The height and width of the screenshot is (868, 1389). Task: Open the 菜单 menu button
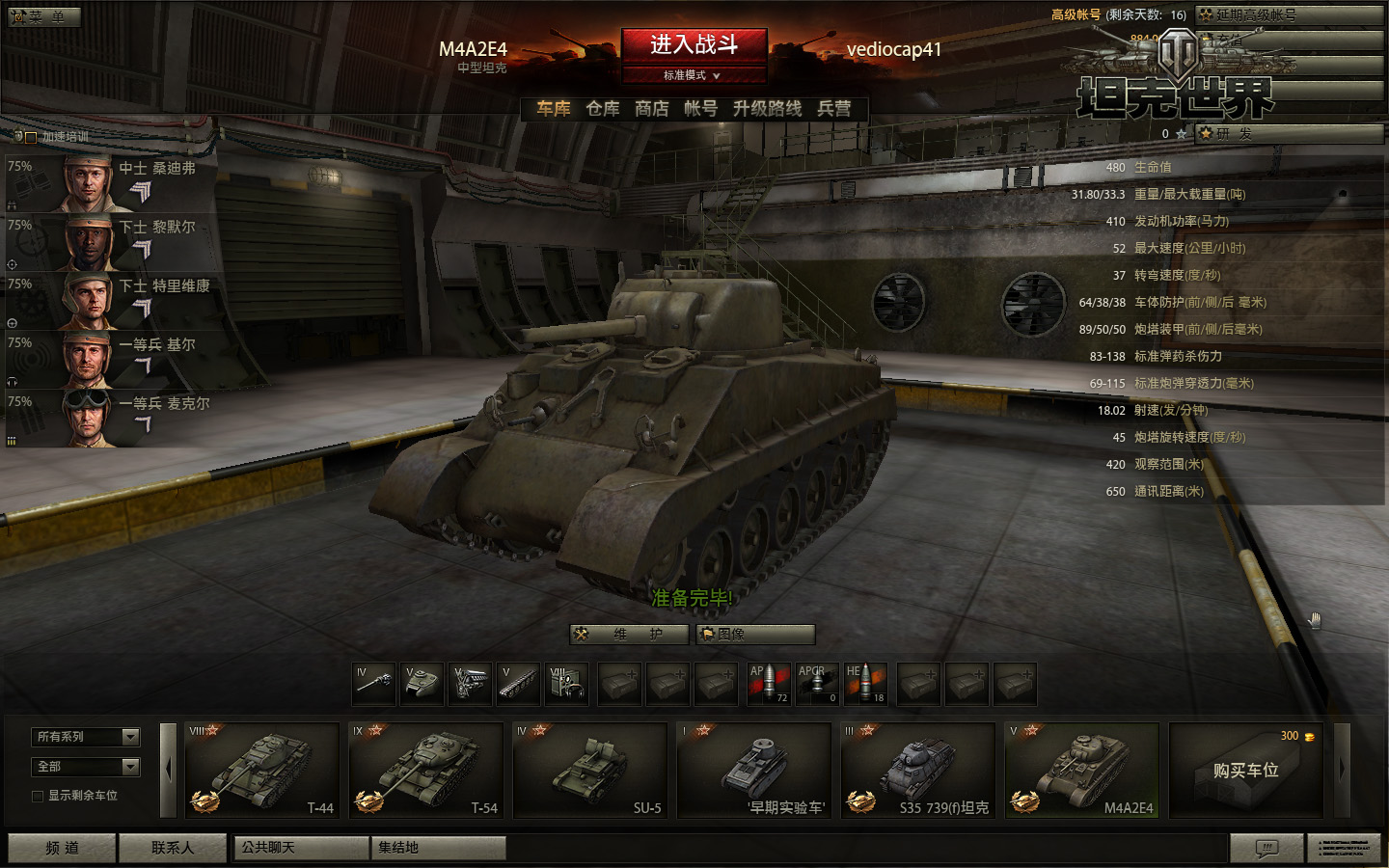(x=44, y=16)
